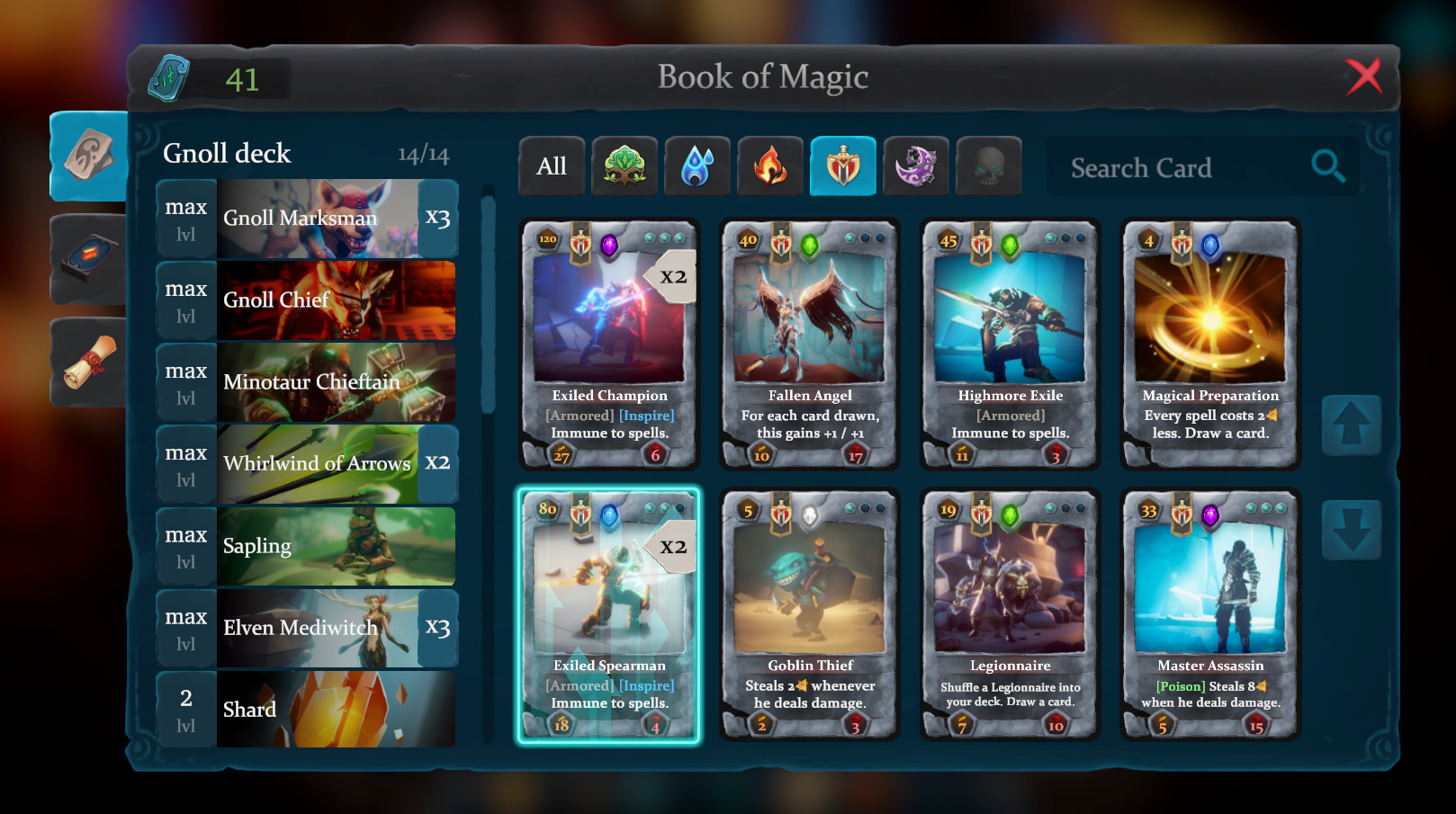Select the highlighted Exiled Spearman card
The height and width of the screenshot is (814, 1456).
coord(608,614)
